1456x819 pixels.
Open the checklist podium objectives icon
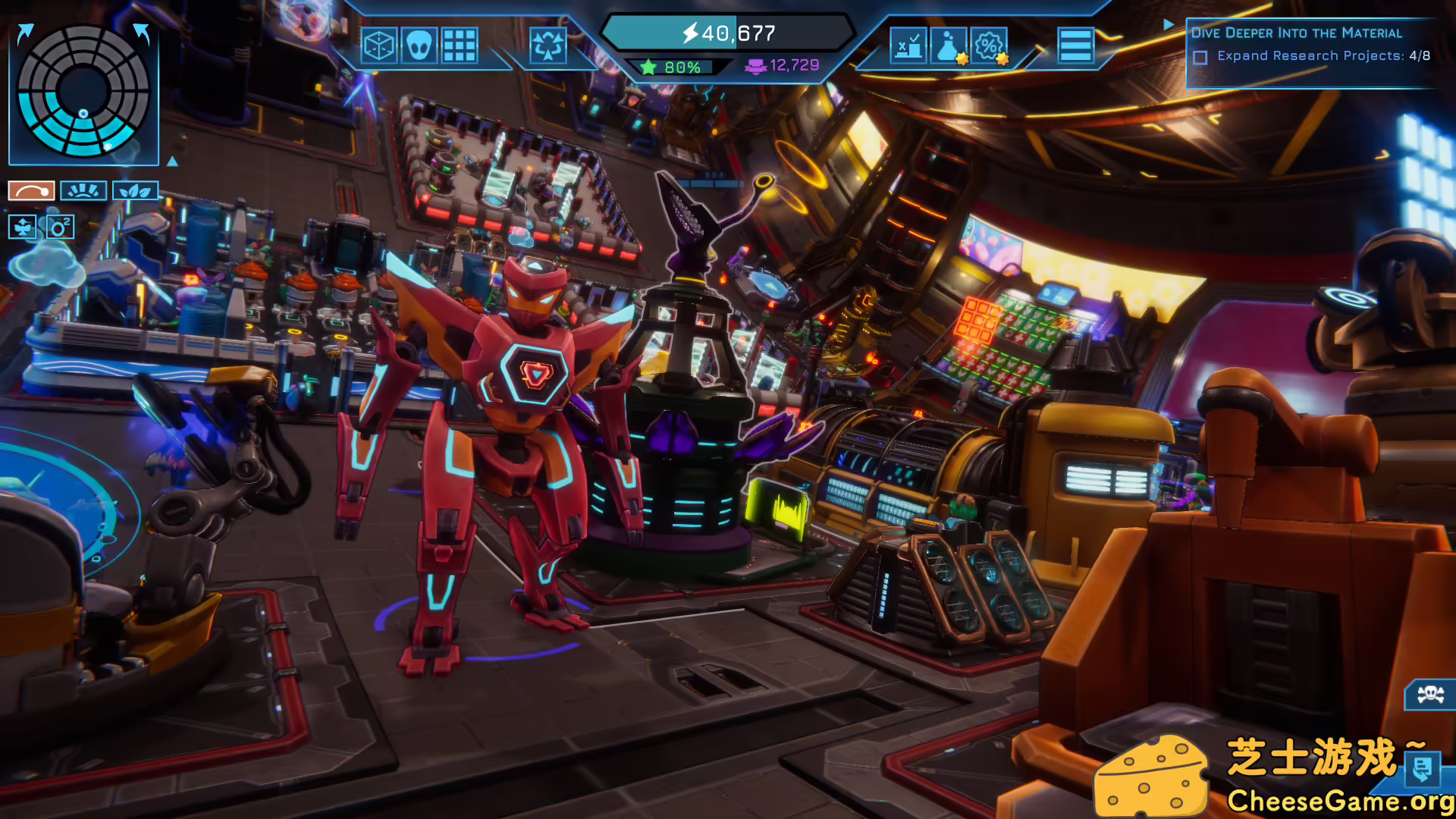(908, 46)
